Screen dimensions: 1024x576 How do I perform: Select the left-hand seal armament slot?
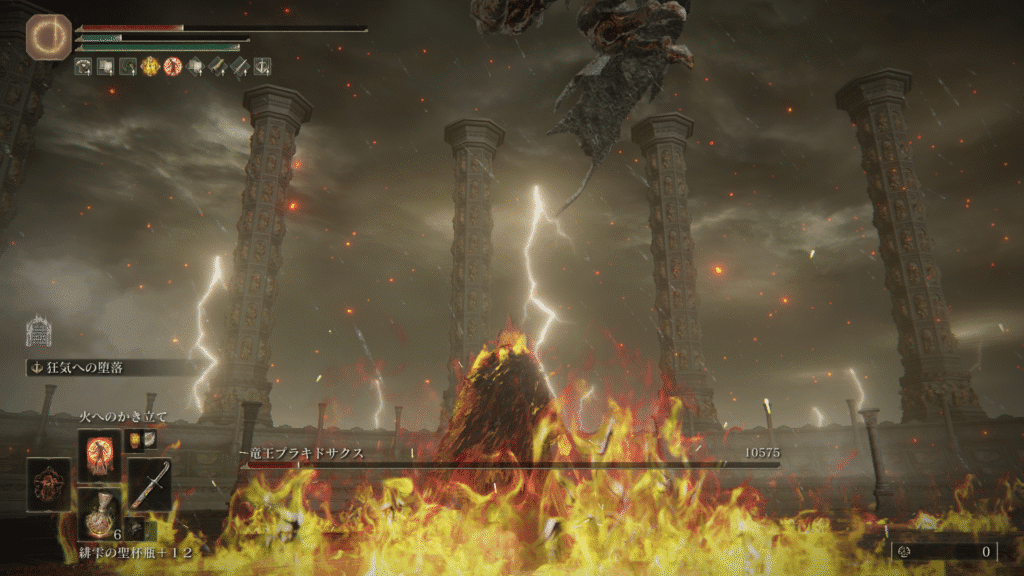click(49, 484)
